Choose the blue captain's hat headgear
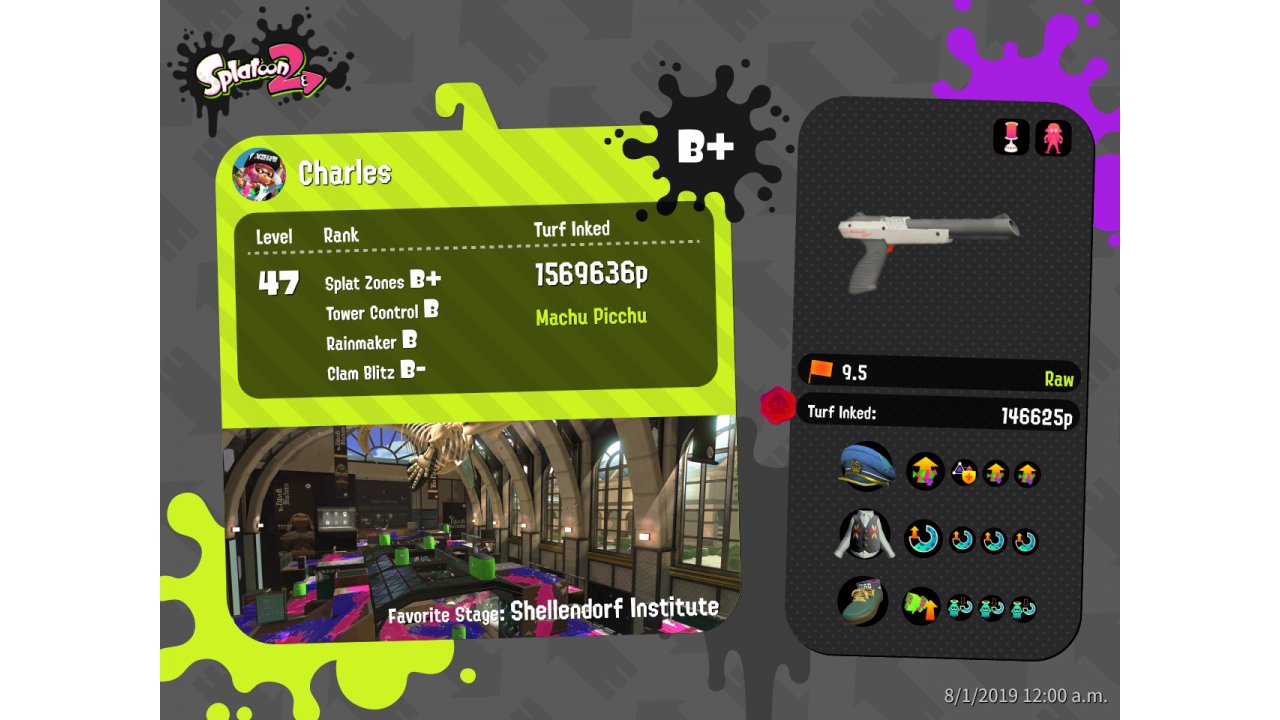1280x720 pixels. pos(866,467)
